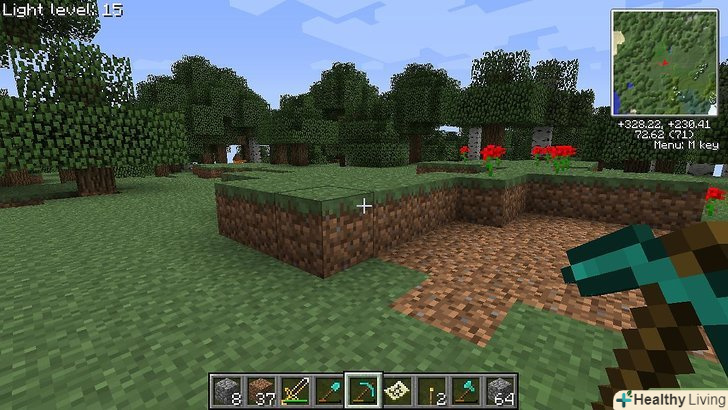Select the map item in the hotbar

coord(396,390)
